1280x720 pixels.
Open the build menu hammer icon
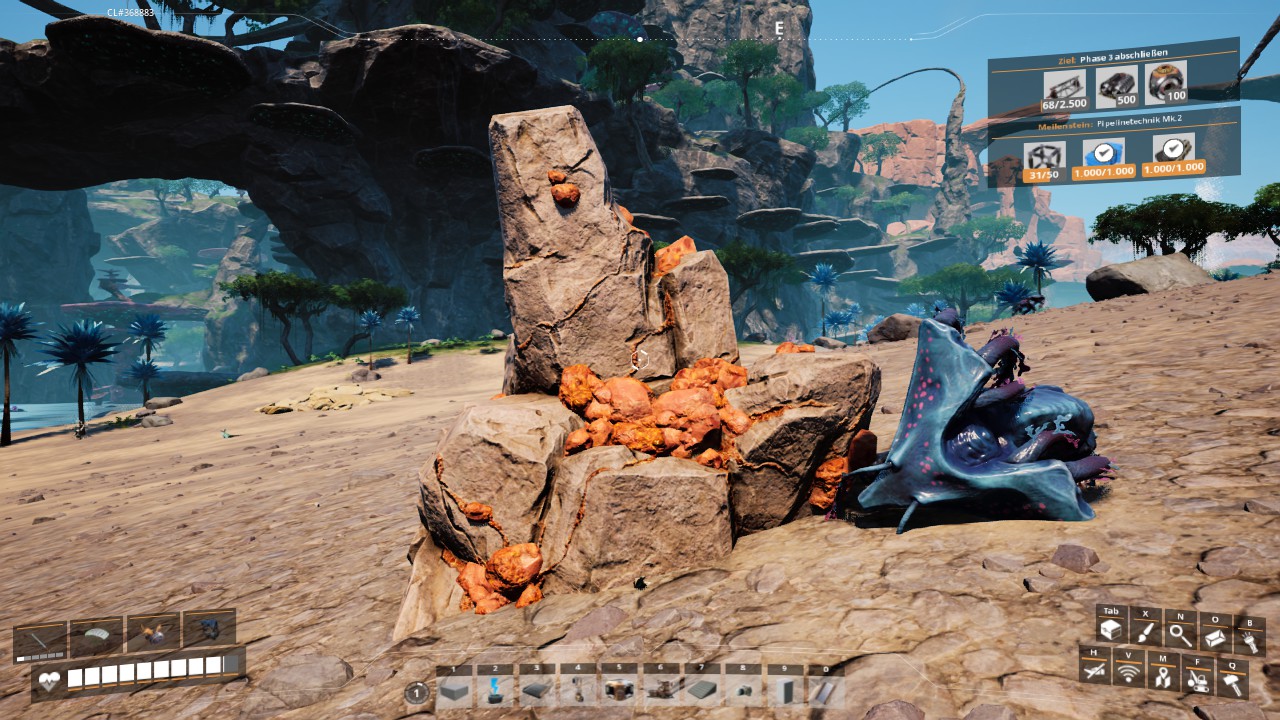click(1232, 683)
